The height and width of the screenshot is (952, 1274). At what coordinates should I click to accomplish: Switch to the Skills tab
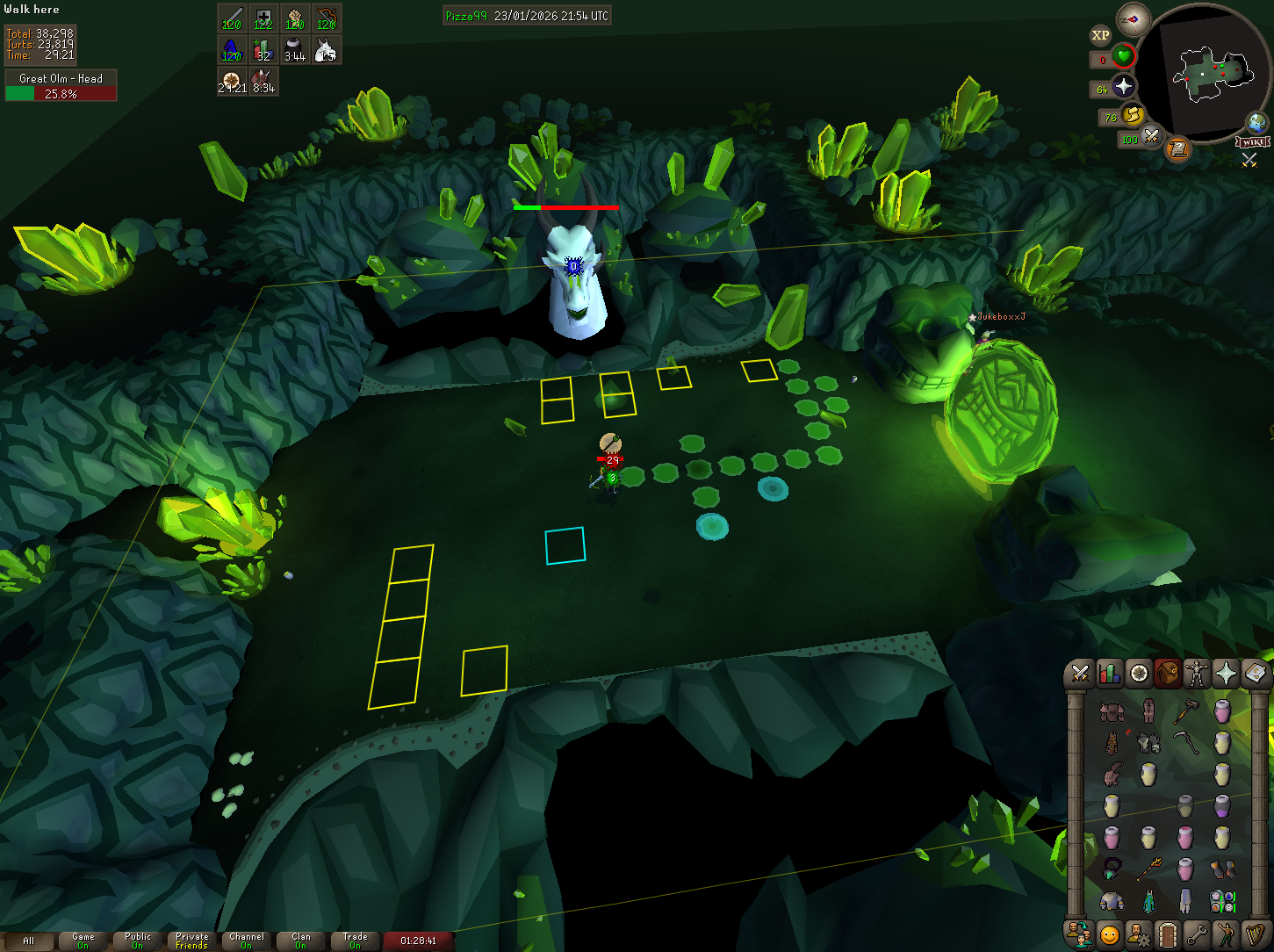tap(1110, 674)
